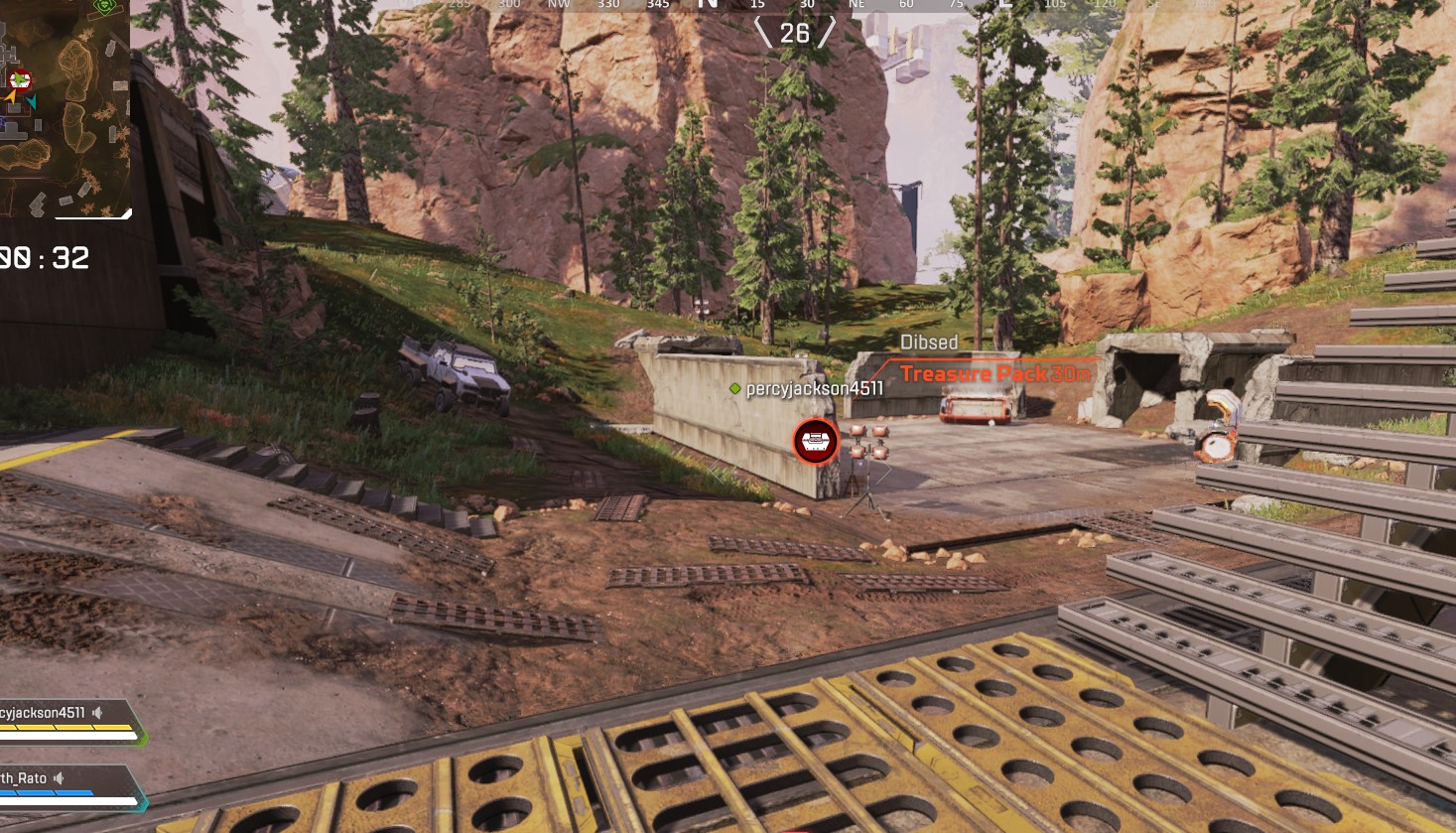Click the teal teammate arrow on the minimap

click(33, 101)
